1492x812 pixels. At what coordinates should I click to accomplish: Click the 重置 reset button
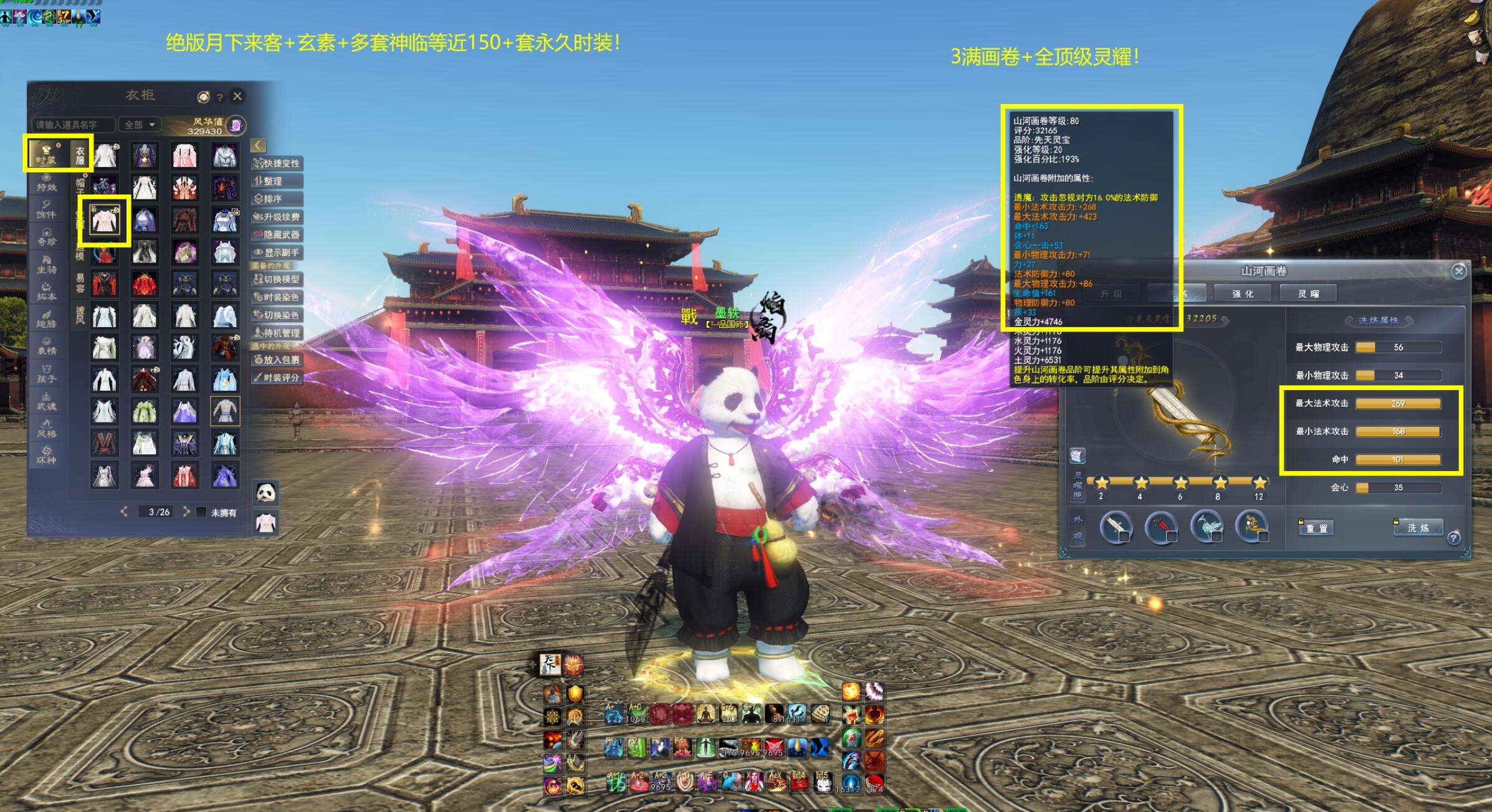[x=1317, y=528]
